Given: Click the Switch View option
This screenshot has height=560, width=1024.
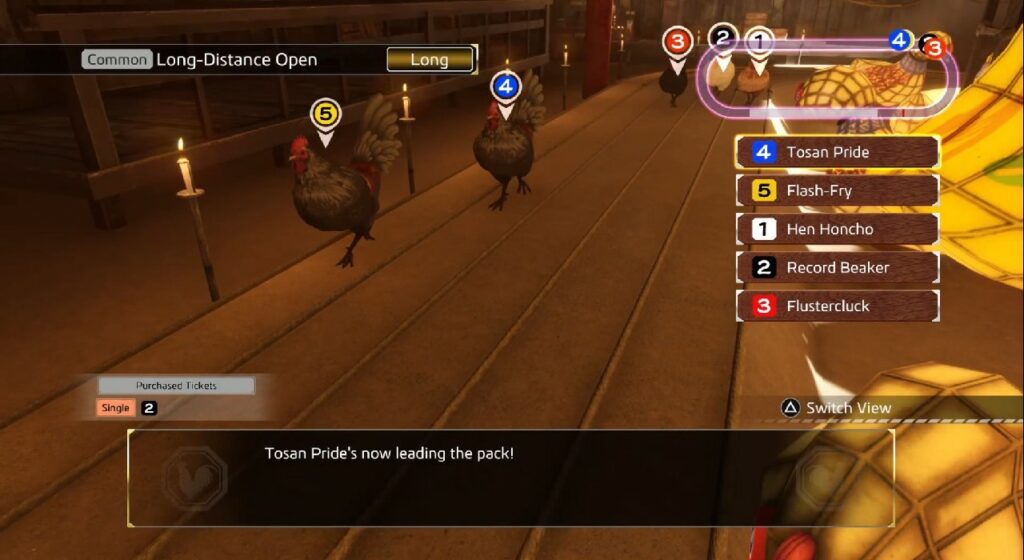Looking at the screenshot, I should (x=836, y=408).
